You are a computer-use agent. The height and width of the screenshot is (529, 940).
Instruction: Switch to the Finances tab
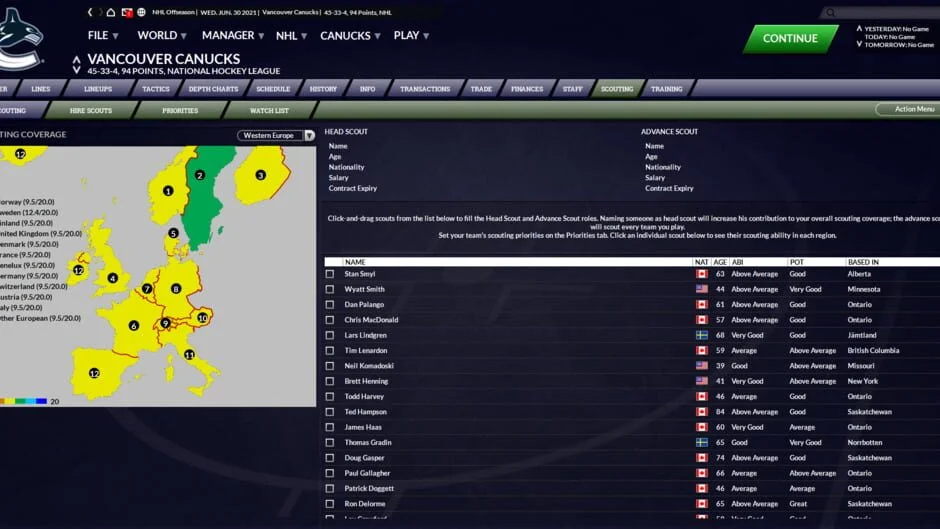coord(527,89)
